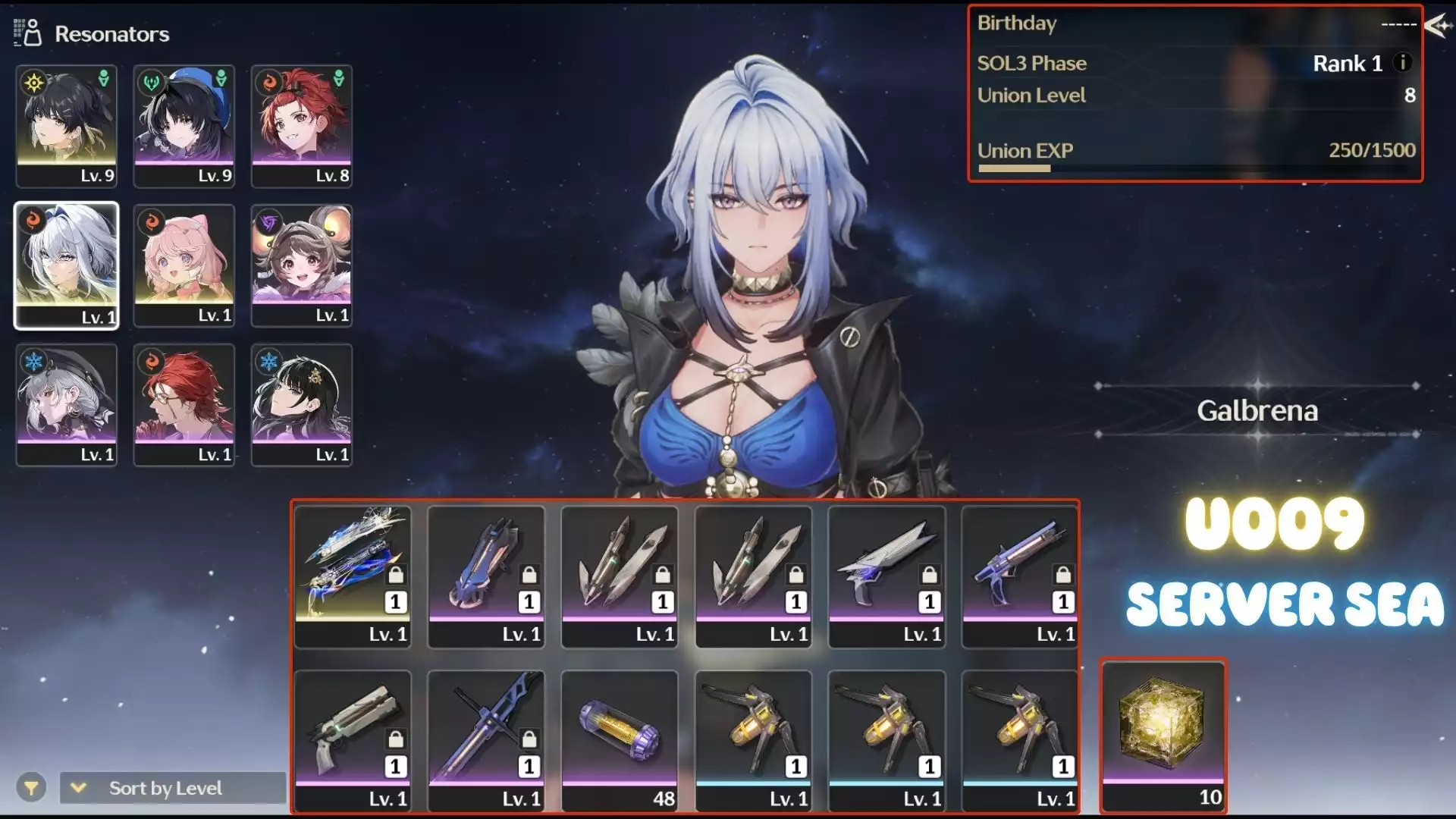Choose the white angular pistol weapon slot

coord(886,576)
